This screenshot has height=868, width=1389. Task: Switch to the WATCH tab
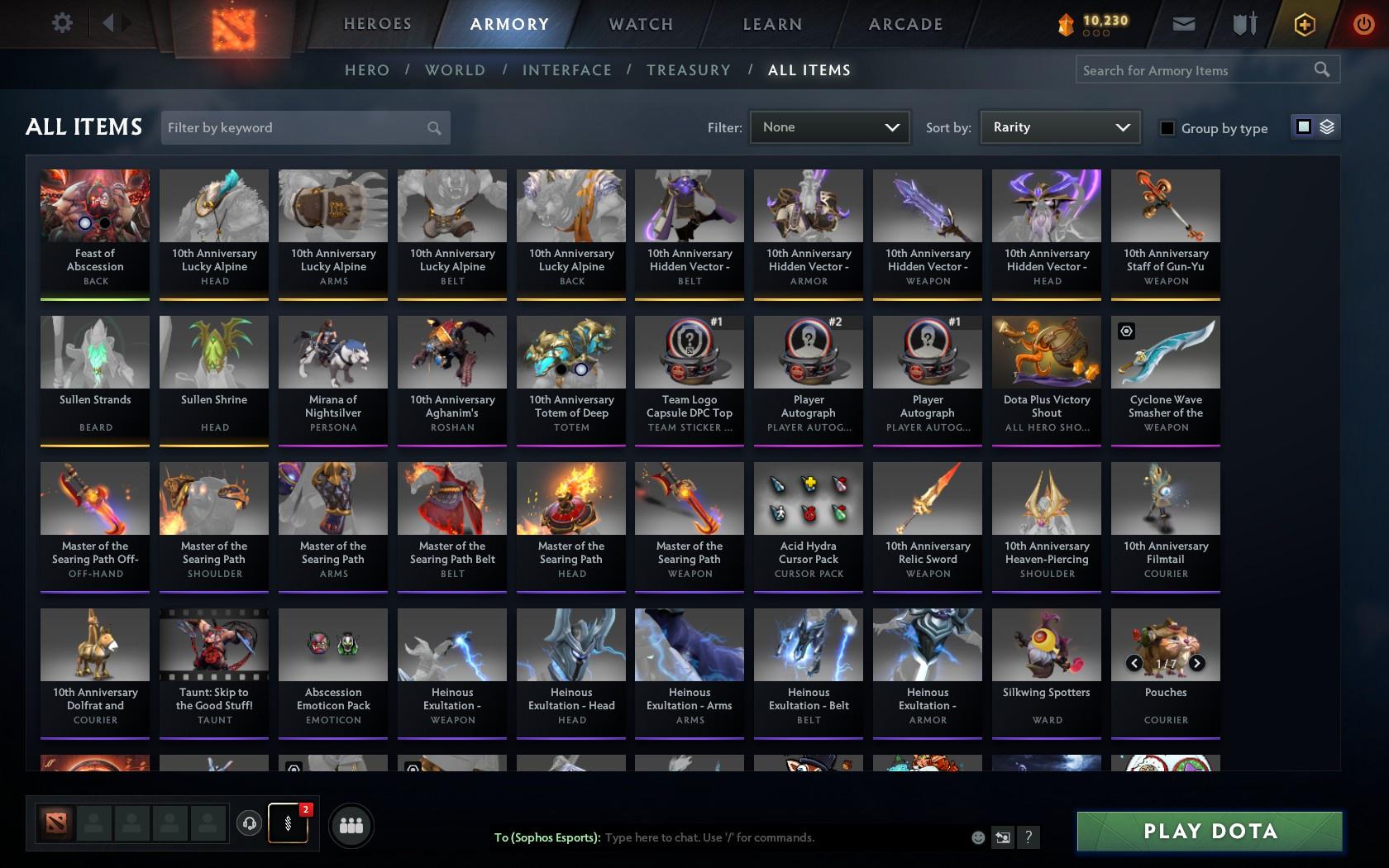click(639, 24)
